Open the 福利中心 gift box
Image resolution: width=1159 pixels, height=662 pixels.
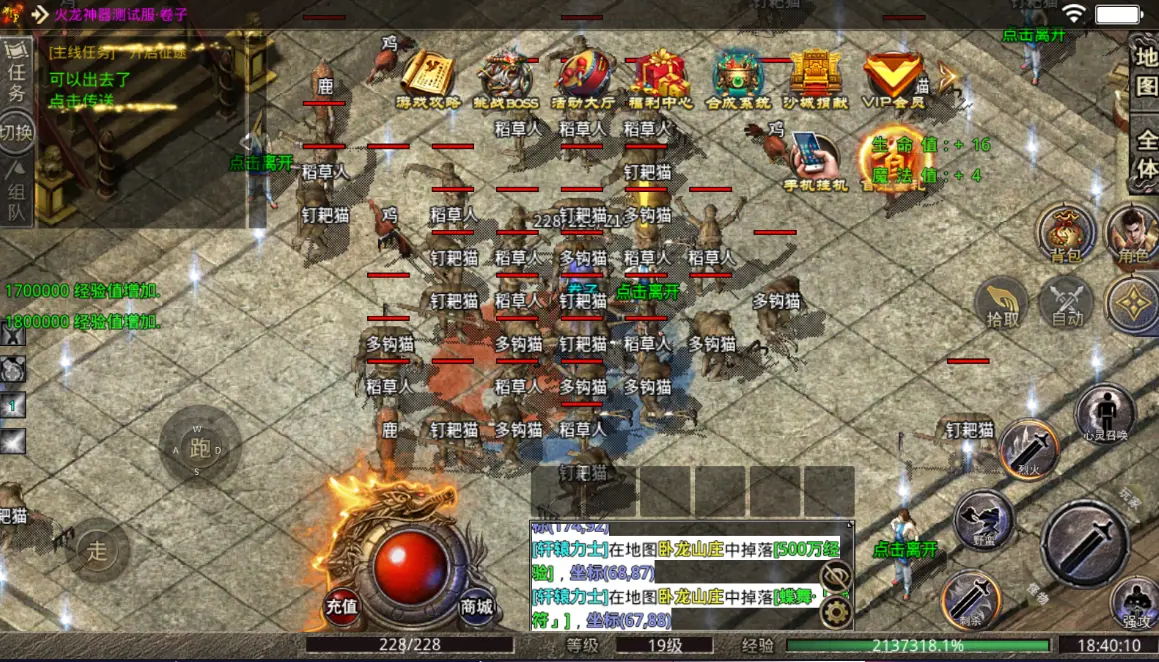[660, 76]
